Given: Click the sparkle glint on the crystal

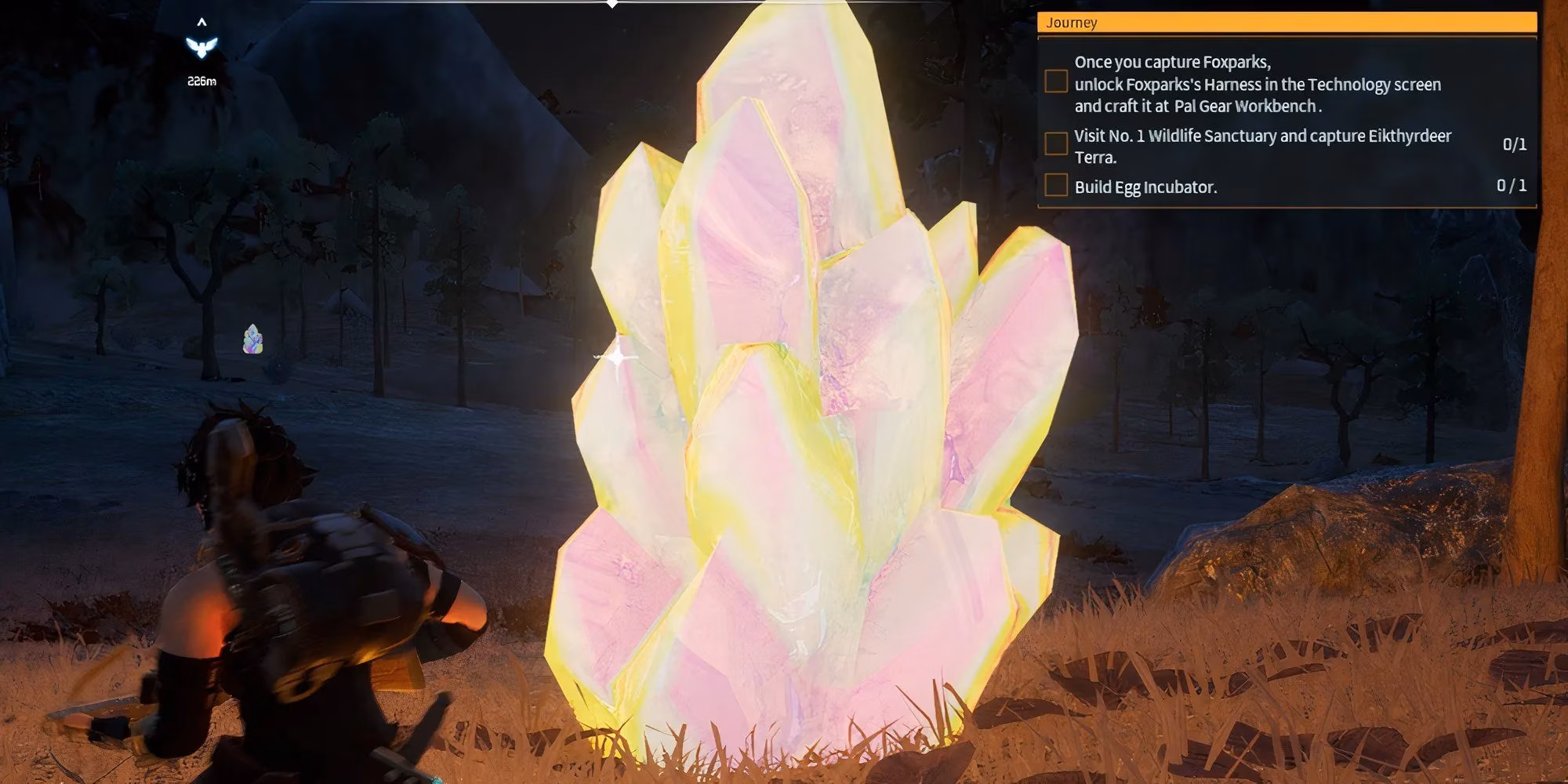Looking at the screenshot, I should (x=619, y=358).
